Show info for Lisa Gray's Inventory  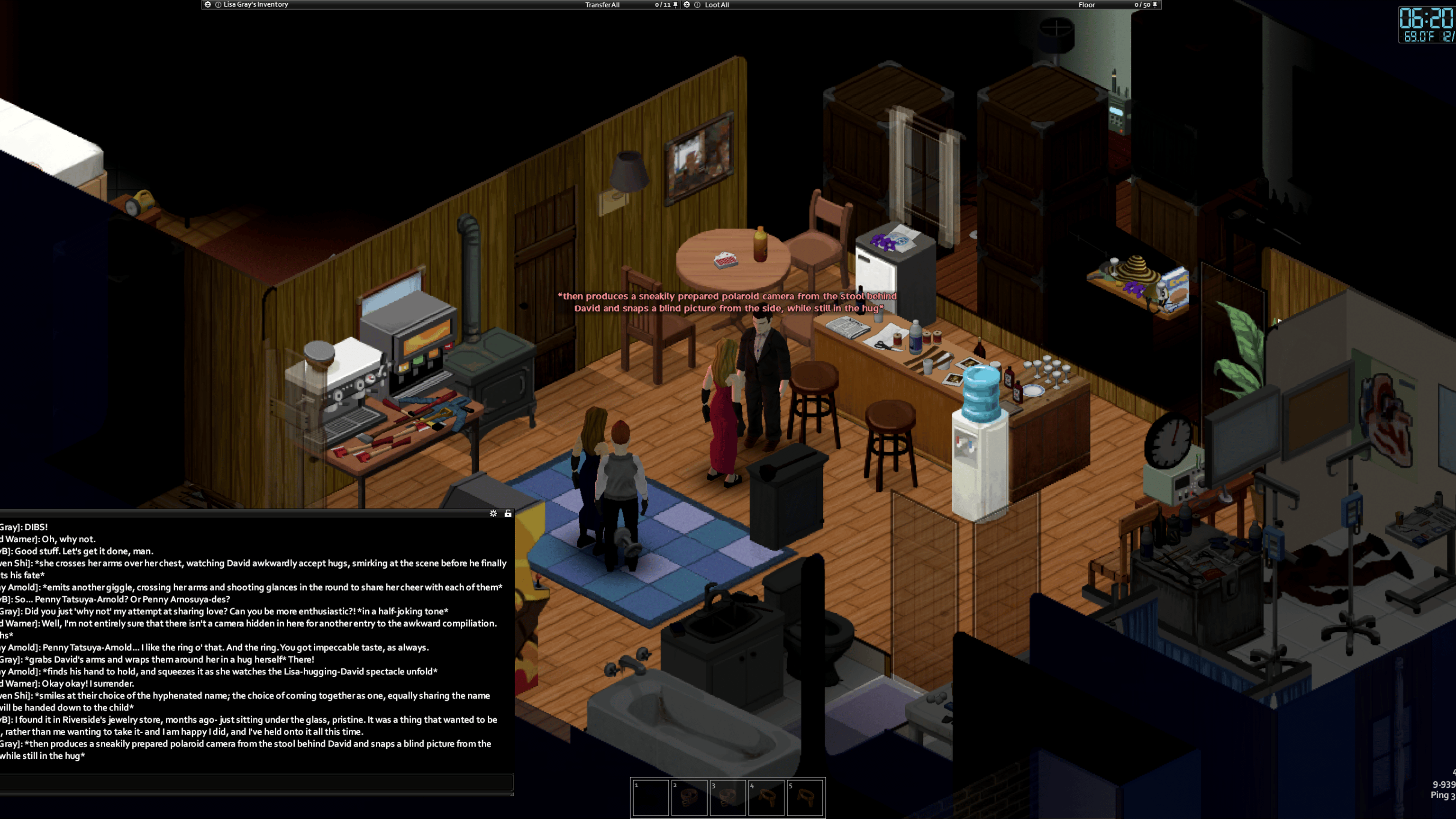218,5
